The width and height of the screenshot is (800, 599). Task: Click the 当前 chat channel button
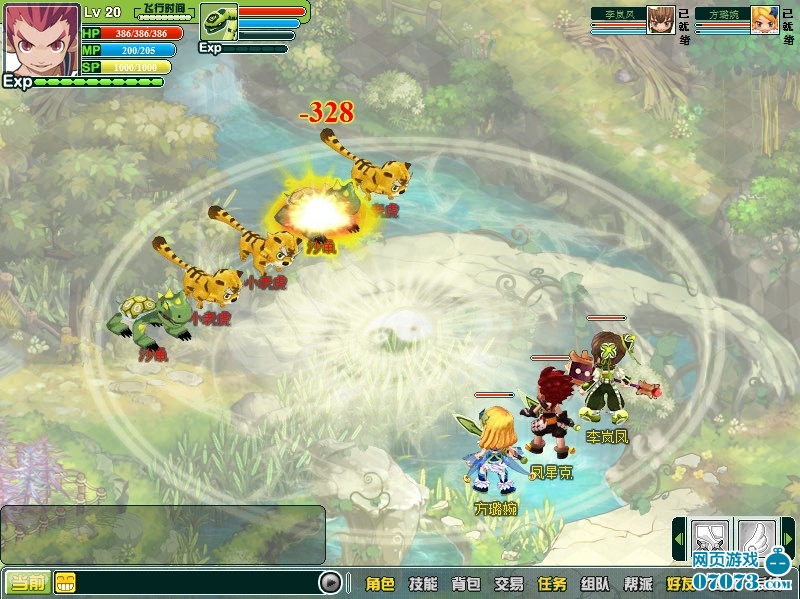point(26,583)
